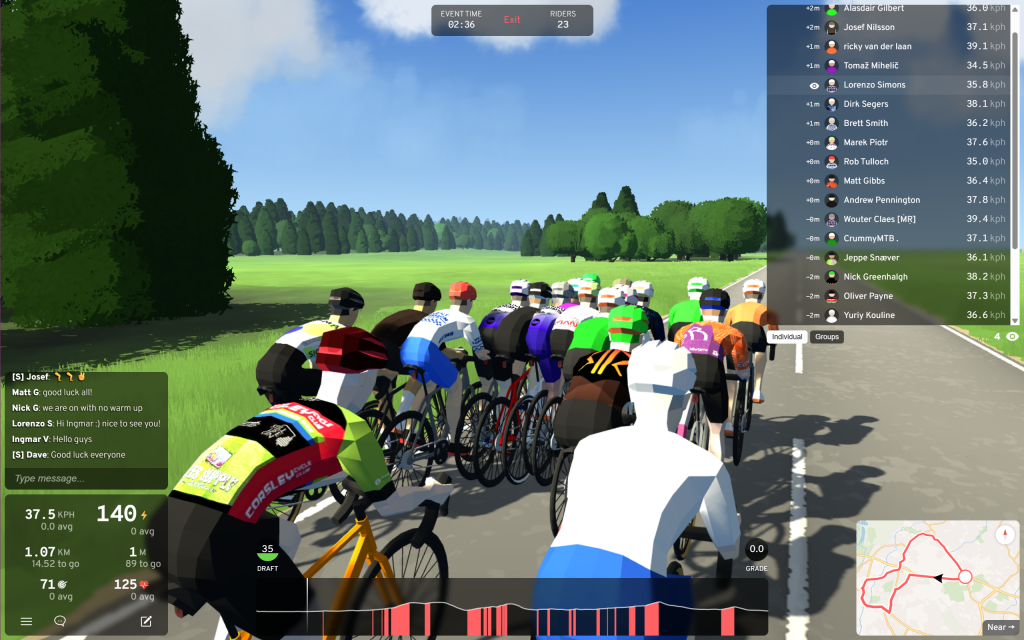Pick Matt Gibbs in the rider list
1024x640 pixels.
(866, 181)
